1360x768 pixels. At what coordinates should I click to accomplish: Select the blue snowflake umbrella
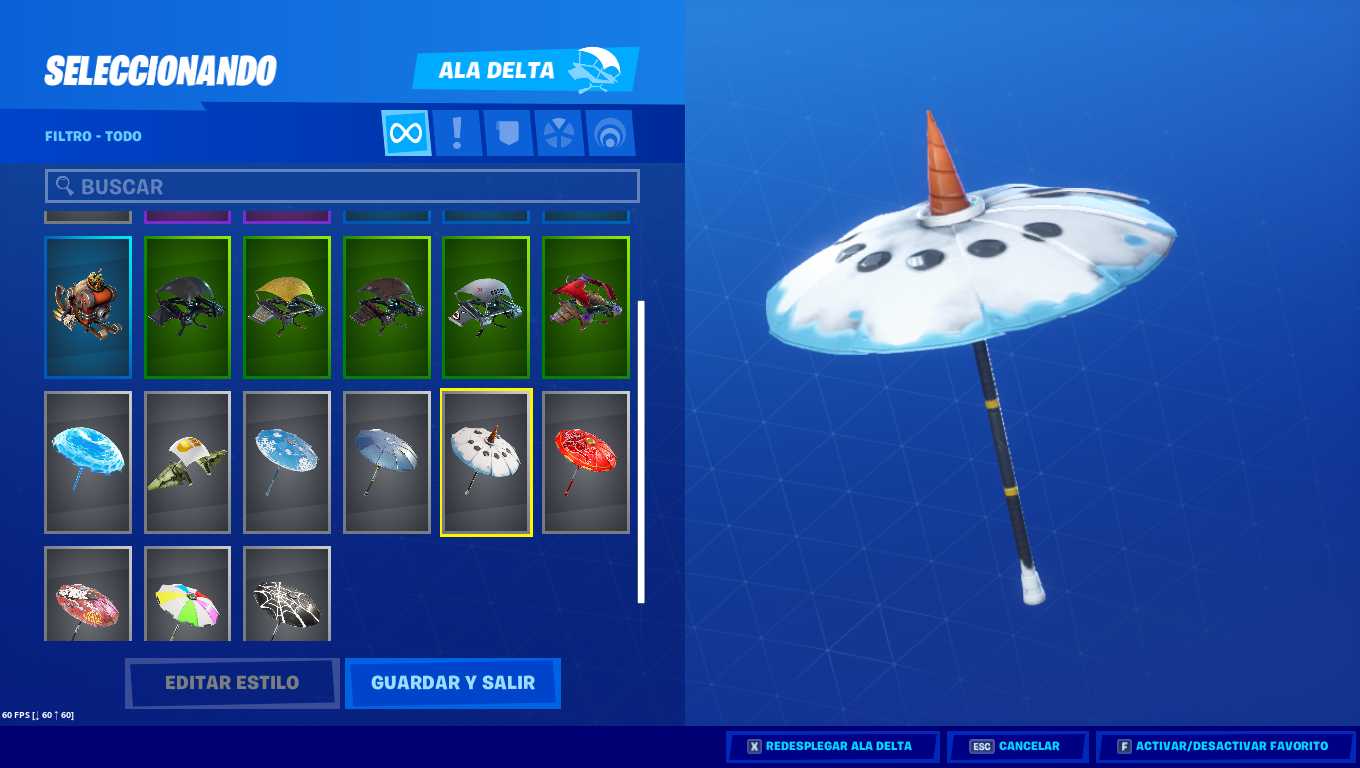(x=287, y=462)
